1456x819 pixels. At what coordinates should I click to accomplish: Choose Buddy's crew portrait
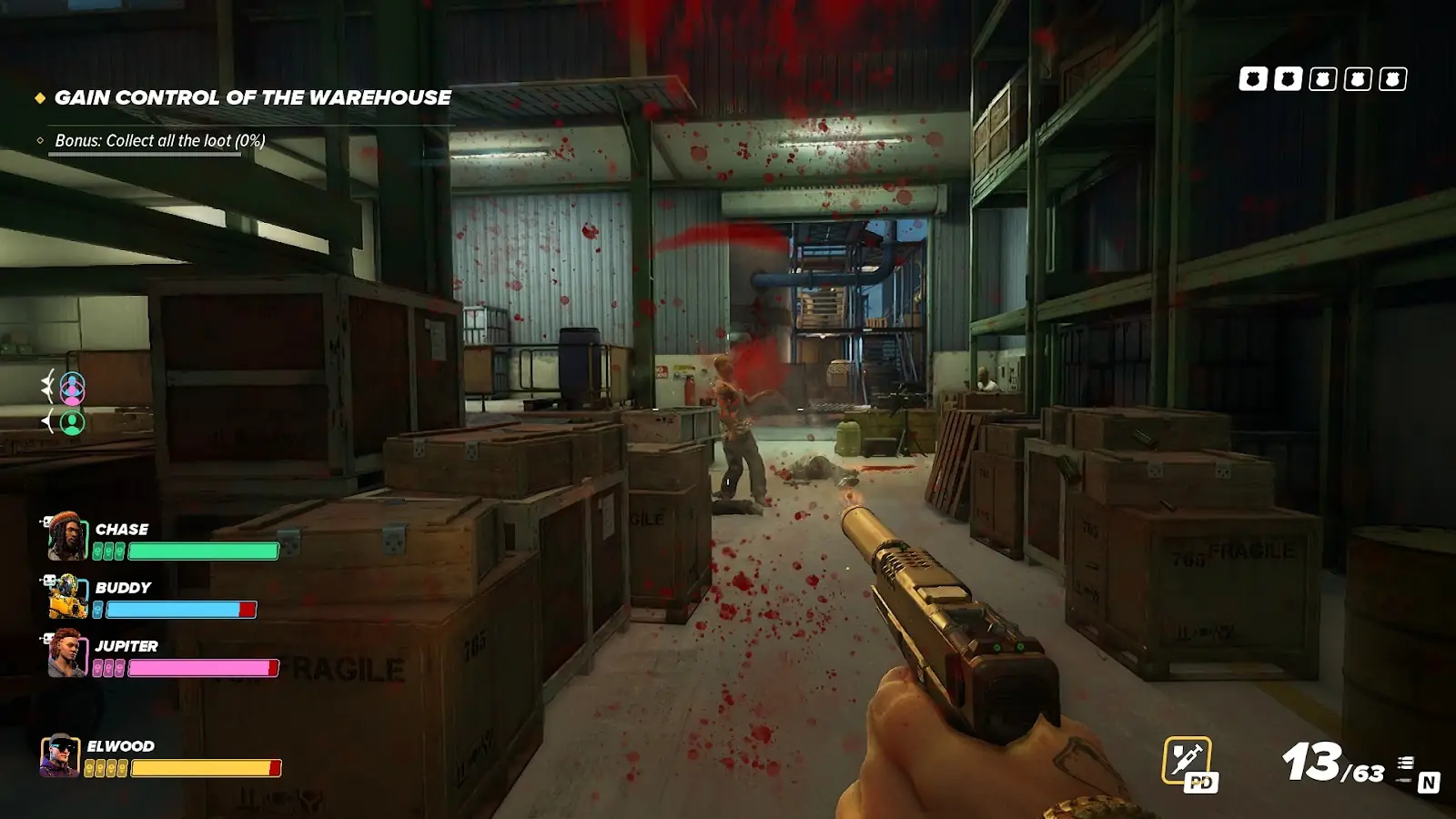[67, 596]
